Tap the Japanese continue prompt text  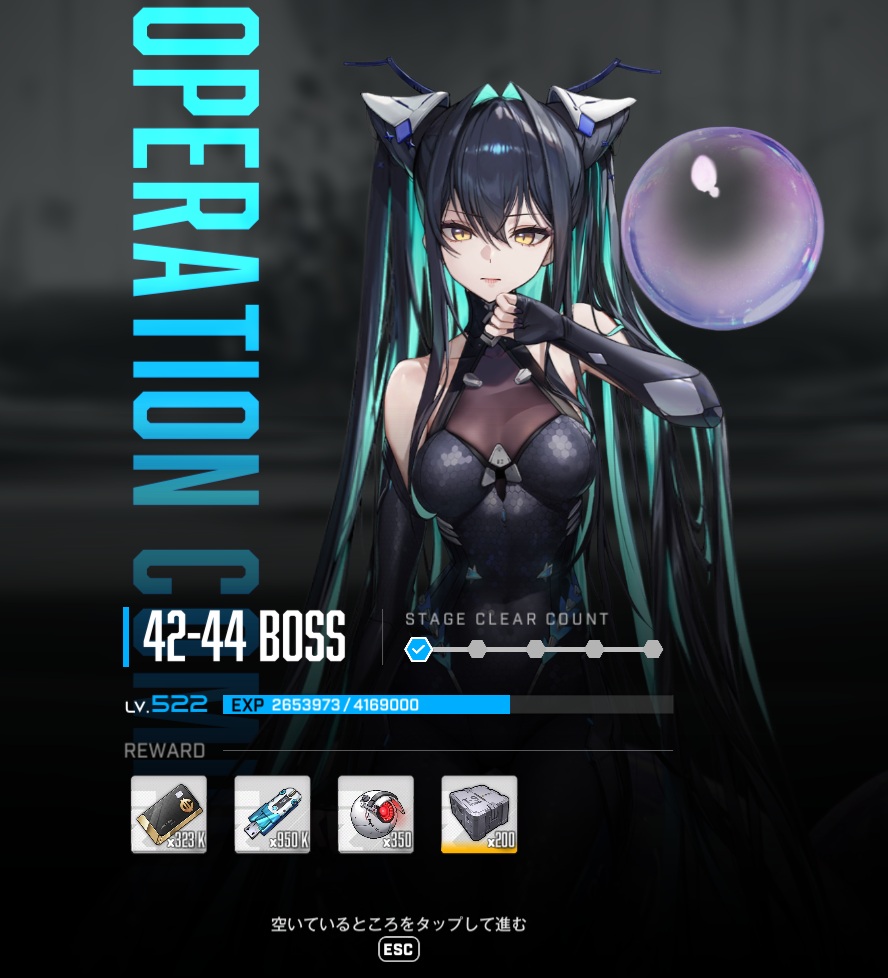pyautogui.click(x=398, y=925)
